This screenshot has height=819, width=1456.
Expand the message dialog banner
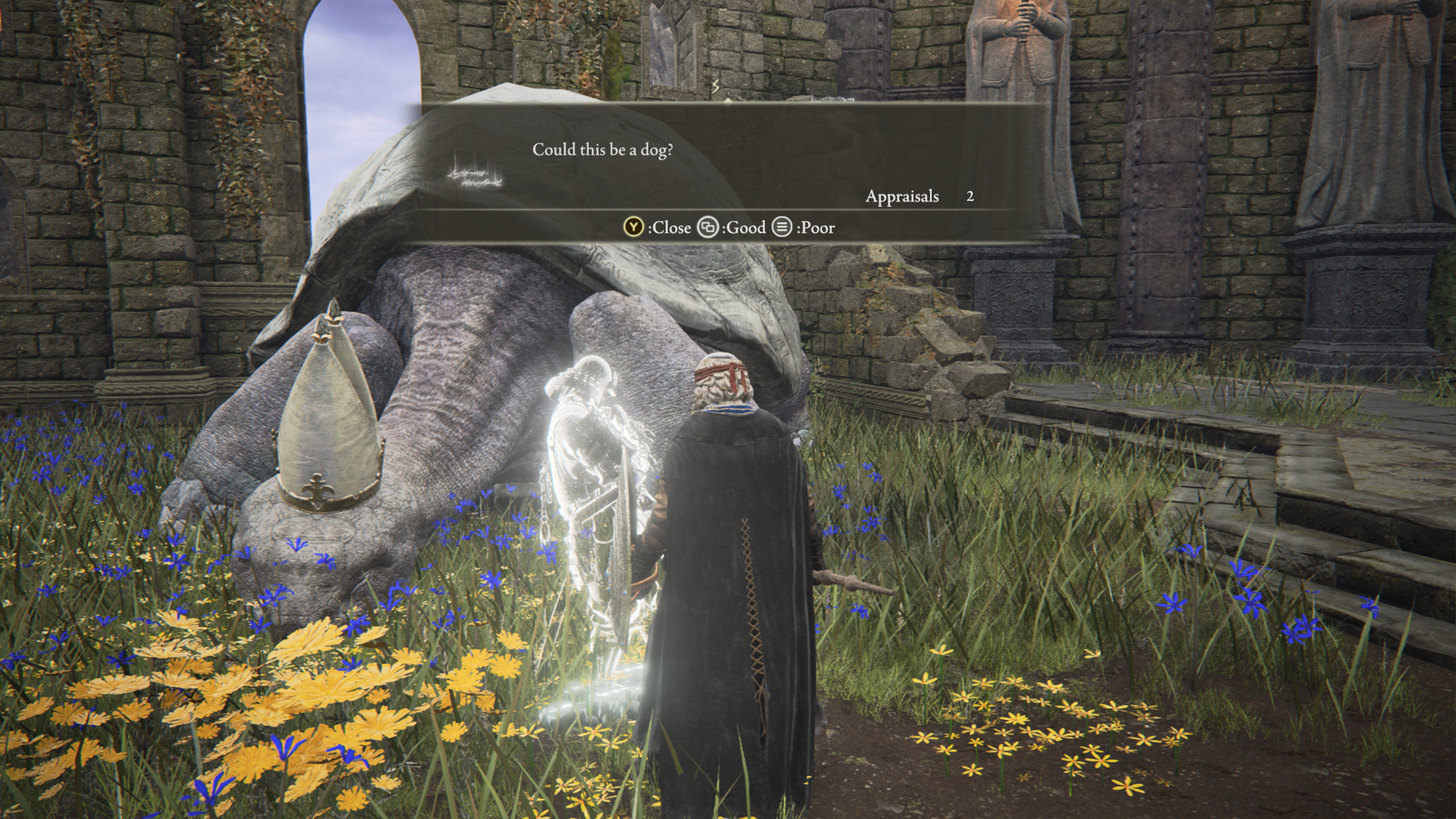[x=728, y=157]
